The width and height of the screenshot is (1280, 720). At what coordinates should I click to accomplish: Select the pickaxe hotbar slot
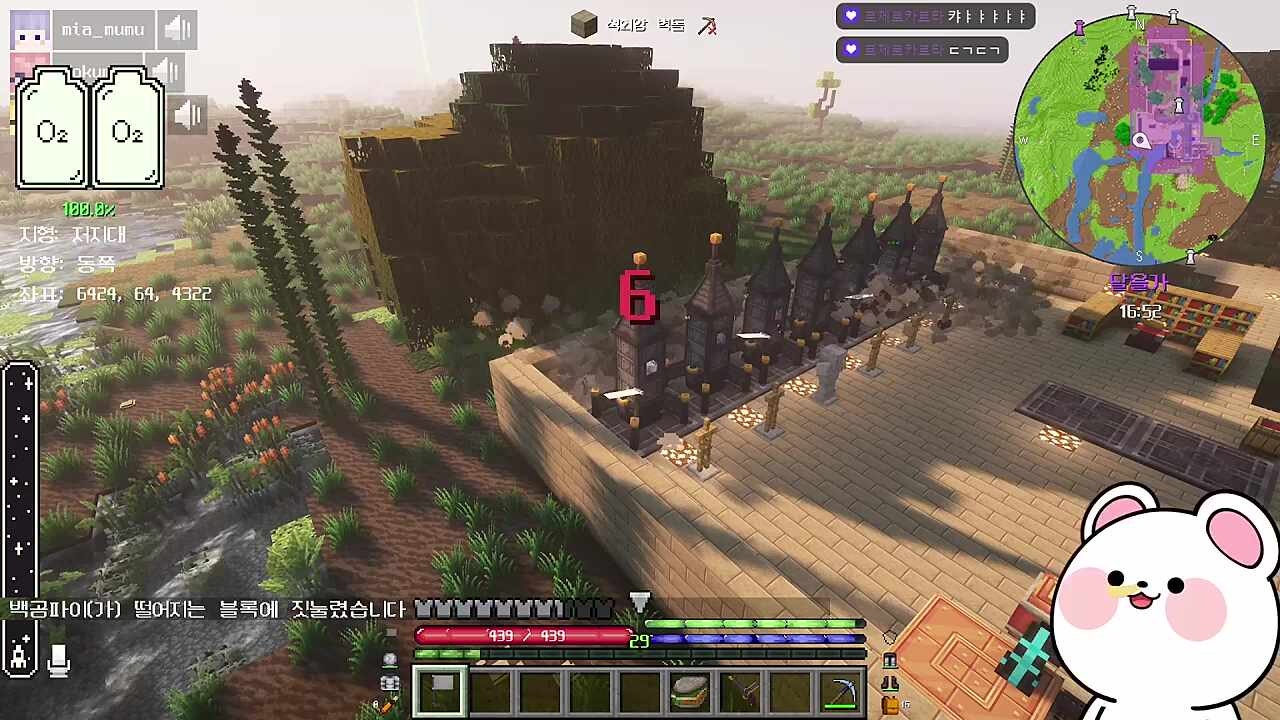tap(840, 692)
